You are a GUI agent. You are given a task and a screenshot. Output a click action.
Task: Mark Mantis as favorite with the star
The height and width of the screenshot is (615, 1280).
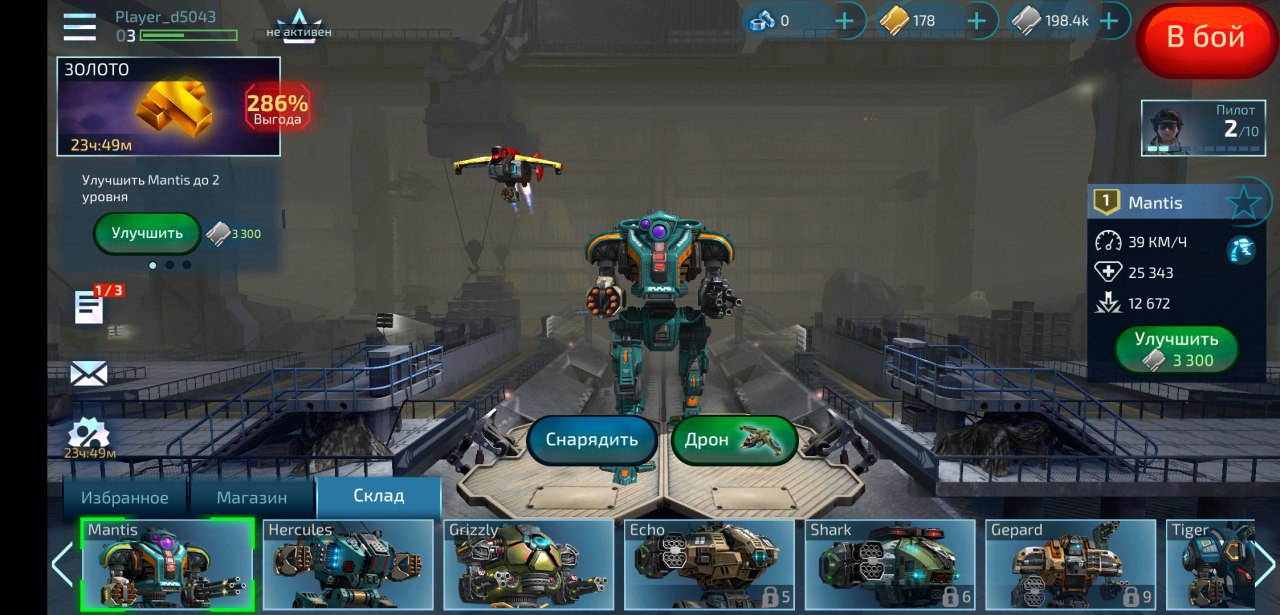(1243, 203)
